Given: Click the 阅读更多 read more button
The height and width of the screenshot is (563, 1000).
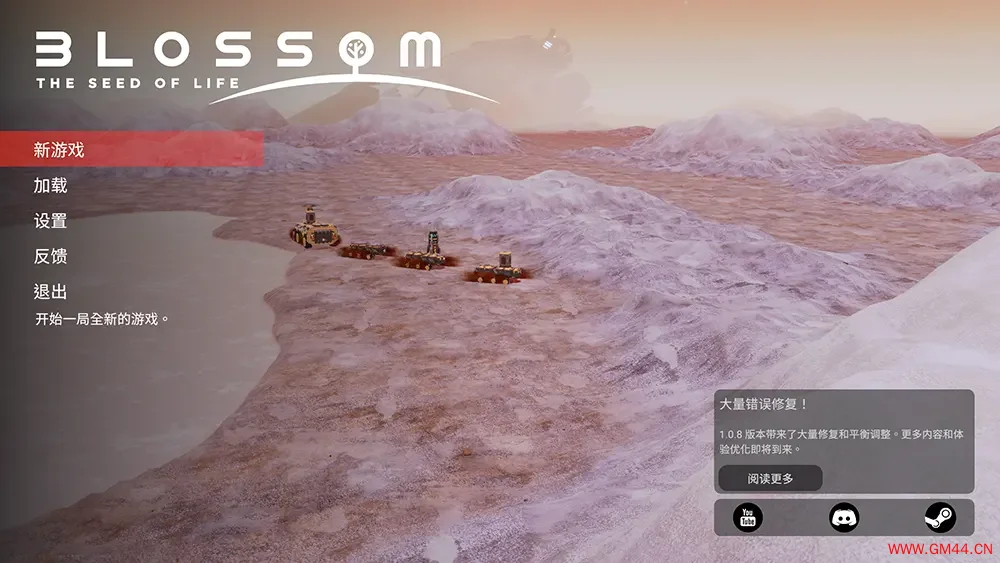Looking at the screenshot, I should tap(770, 478).
